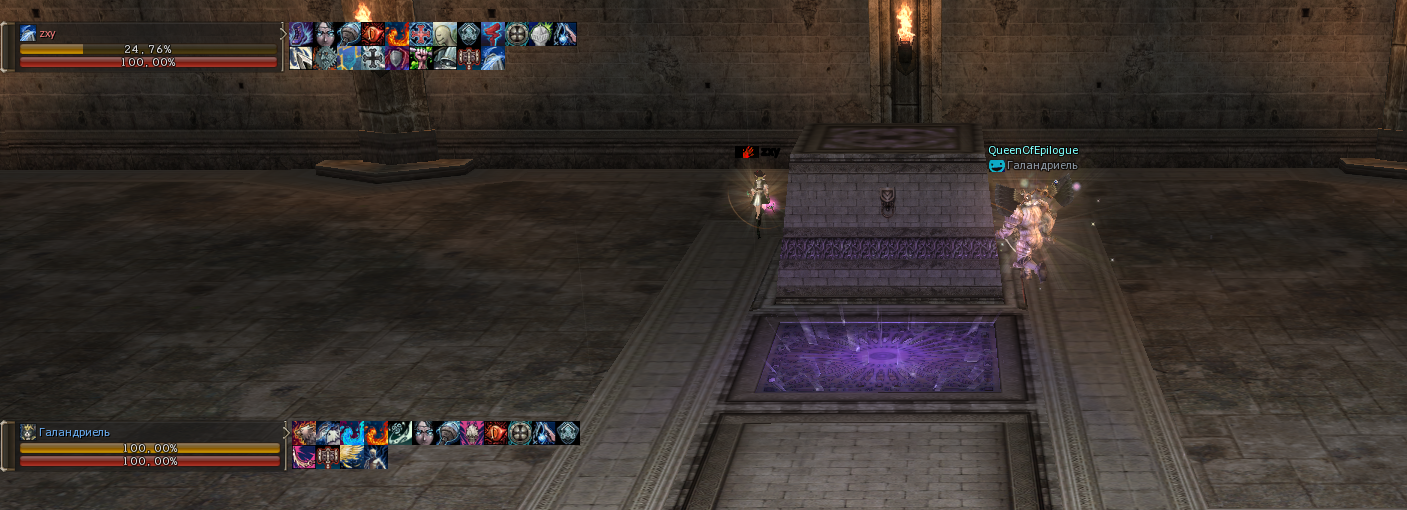Click zxy's red lightning buff icon
Screen dimensions: 1407x510
(x=493, y=35)
